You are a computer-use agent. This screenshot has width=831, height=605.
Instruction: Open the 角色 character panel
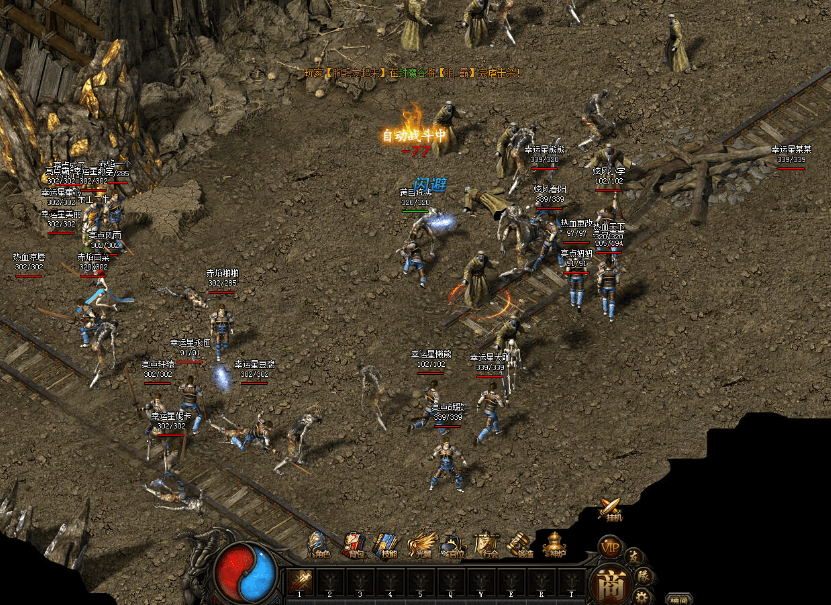(320, 544)
